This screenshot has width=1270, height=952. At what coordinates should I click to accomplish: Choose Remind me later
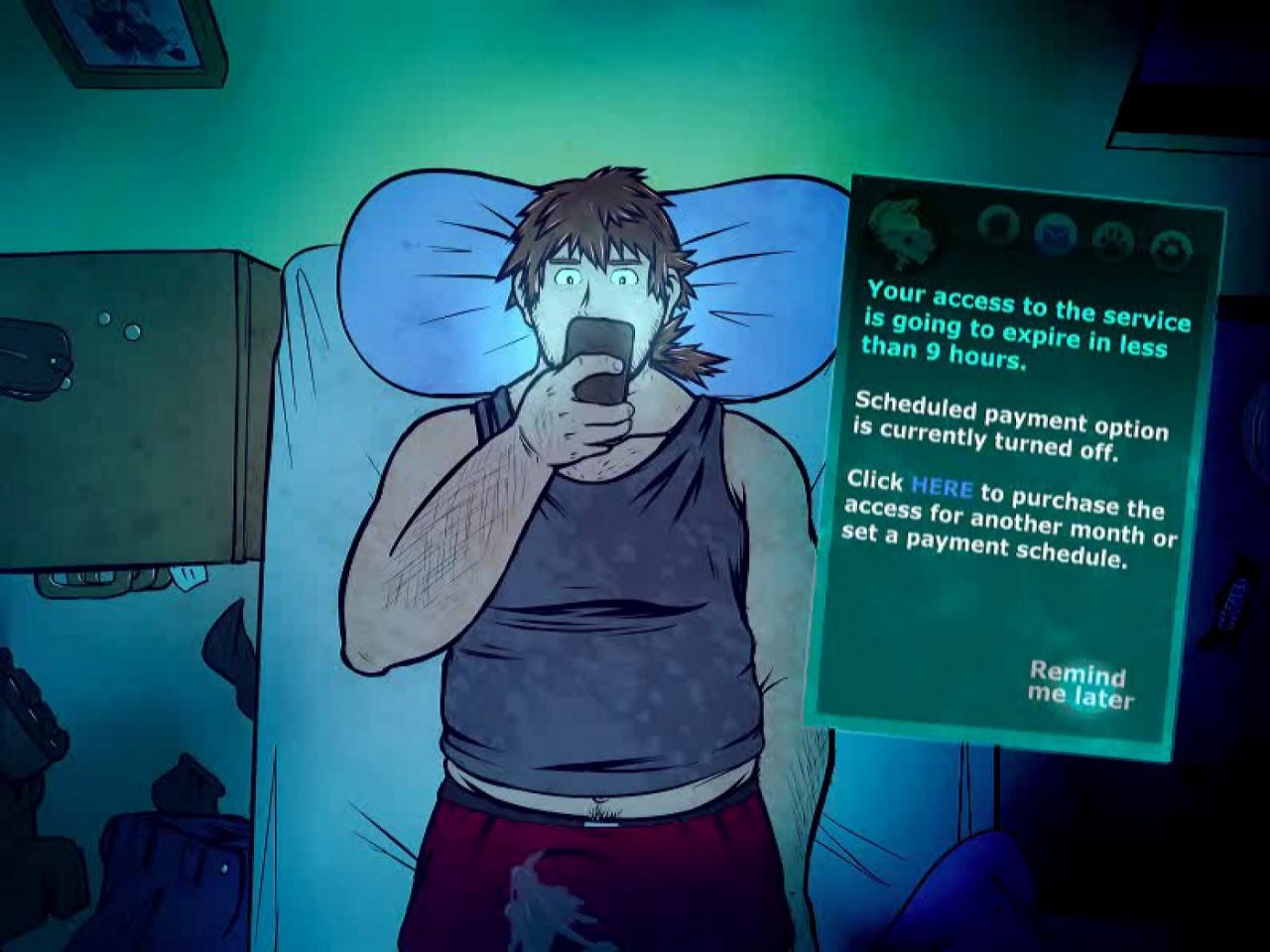click(x=1079, y=686)
